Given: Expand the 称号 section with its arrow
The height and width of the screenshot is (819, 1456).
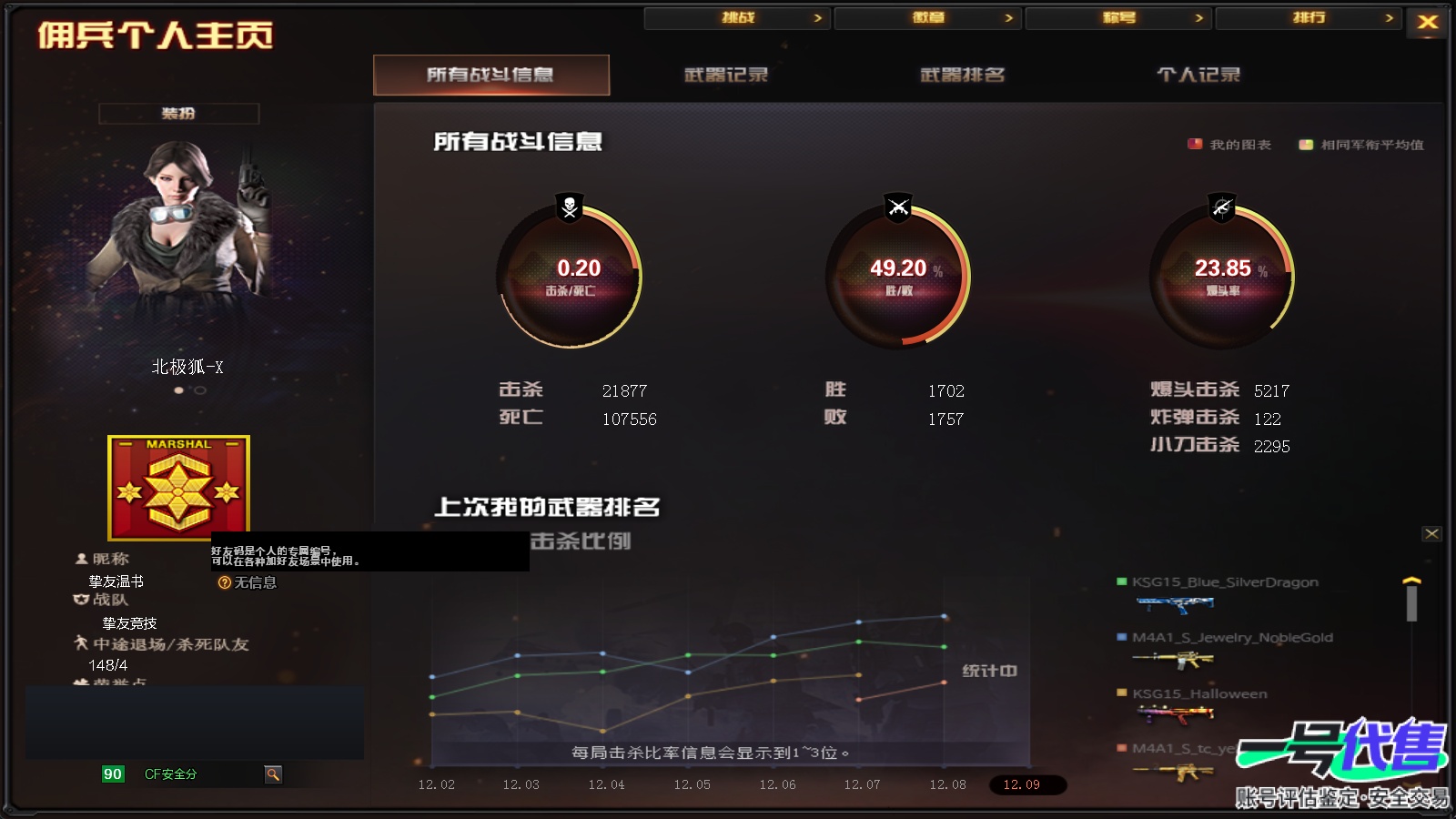Looking at the screenshot, I should coord(1198,16).
